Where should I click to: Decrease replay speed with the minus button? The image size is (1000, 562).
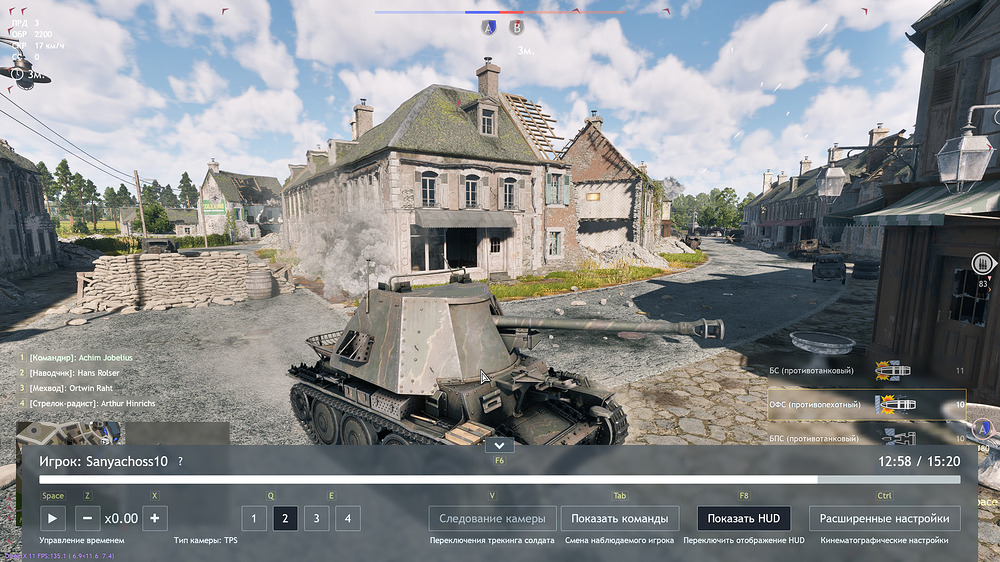coord(87,518)
